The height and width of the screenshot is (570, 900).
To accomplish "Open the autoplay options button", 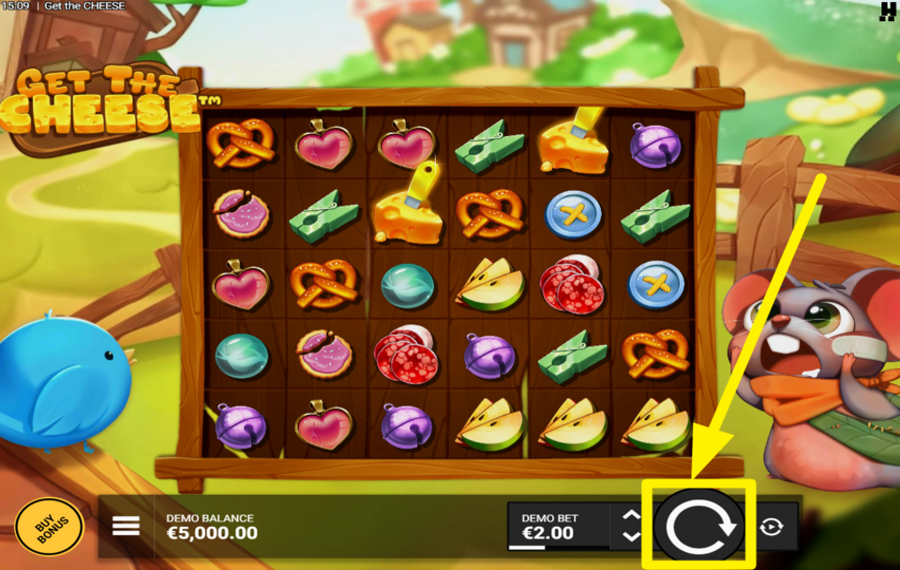I will point(771,526).
